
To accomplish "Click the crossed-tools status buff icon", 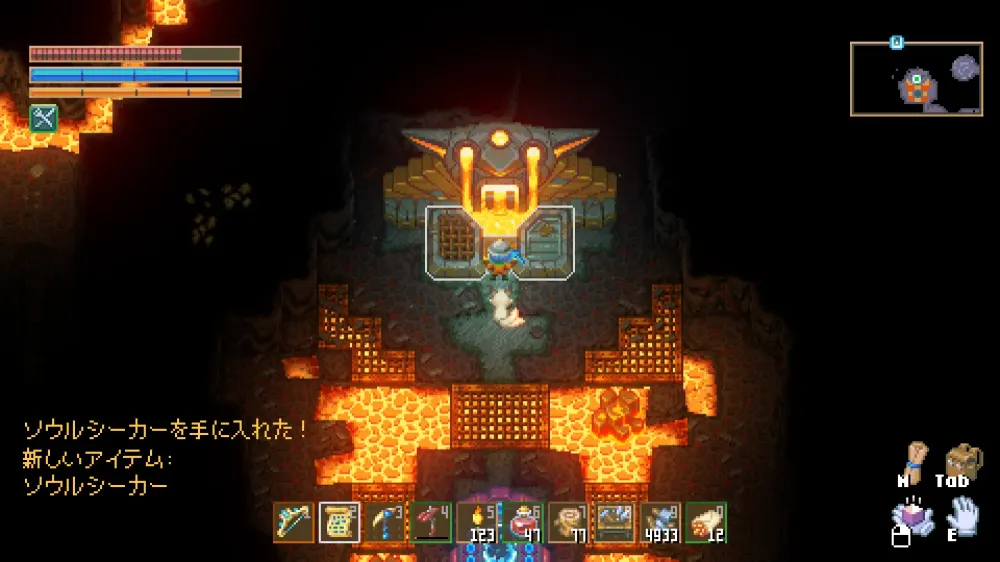I will [42, 118].
